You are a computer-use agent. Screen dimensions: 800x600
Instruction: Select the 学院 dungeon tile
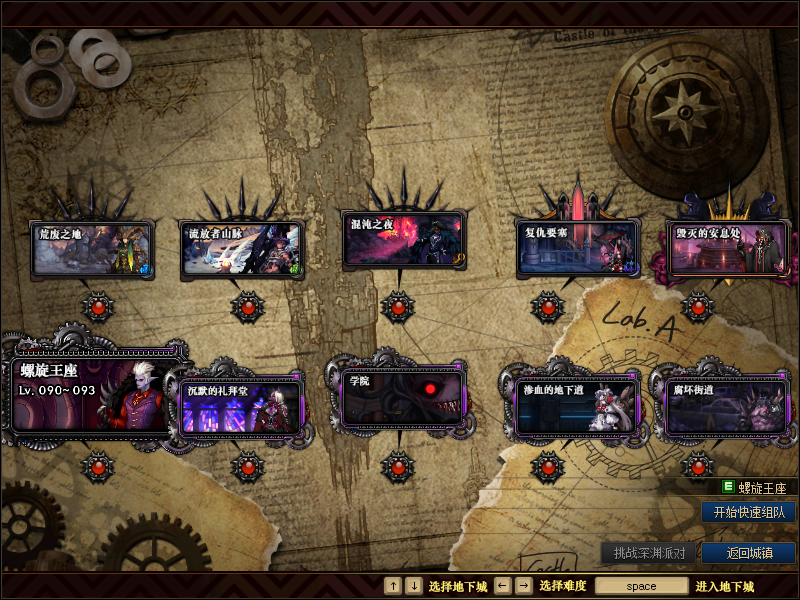click(x=402, y=397)
